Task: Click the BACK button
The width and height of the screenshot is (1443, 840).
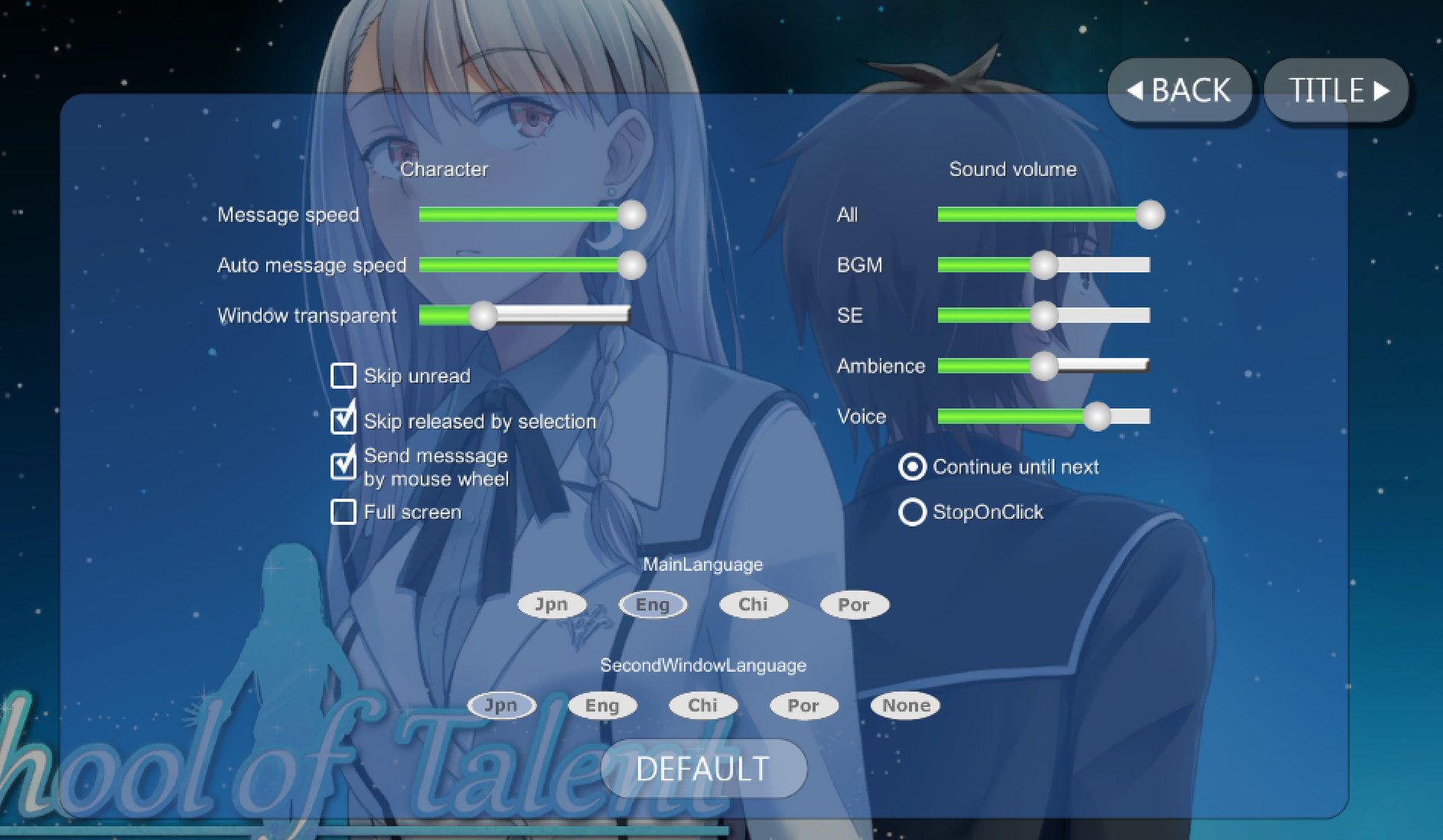Action: (1179, 90)
